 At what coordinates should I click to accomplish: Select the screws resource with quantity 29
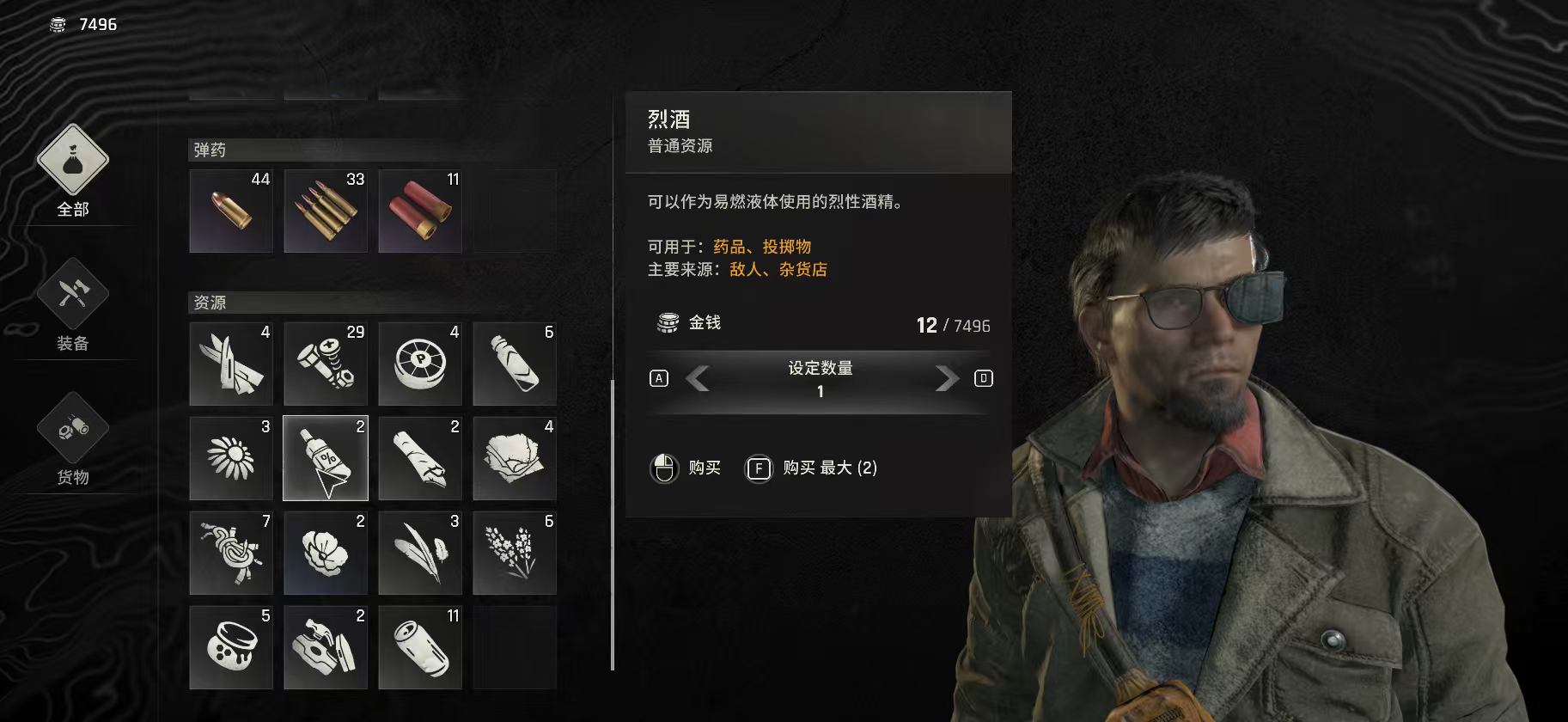pyautogui.click(x=325, y=363)
